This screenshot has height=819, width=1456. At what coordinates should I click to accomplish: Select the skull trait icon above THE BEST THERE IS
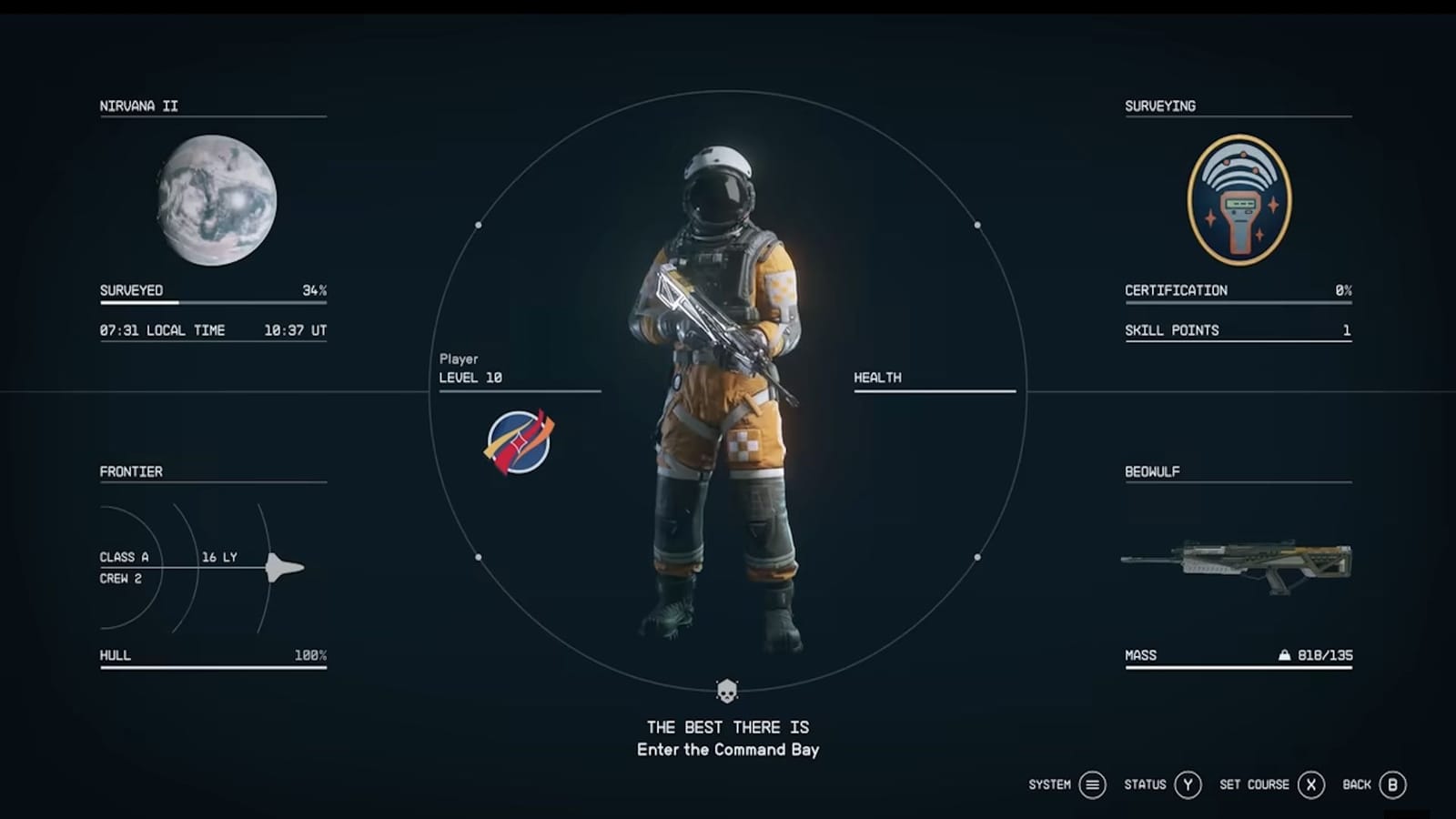click(x=726, y=692)
